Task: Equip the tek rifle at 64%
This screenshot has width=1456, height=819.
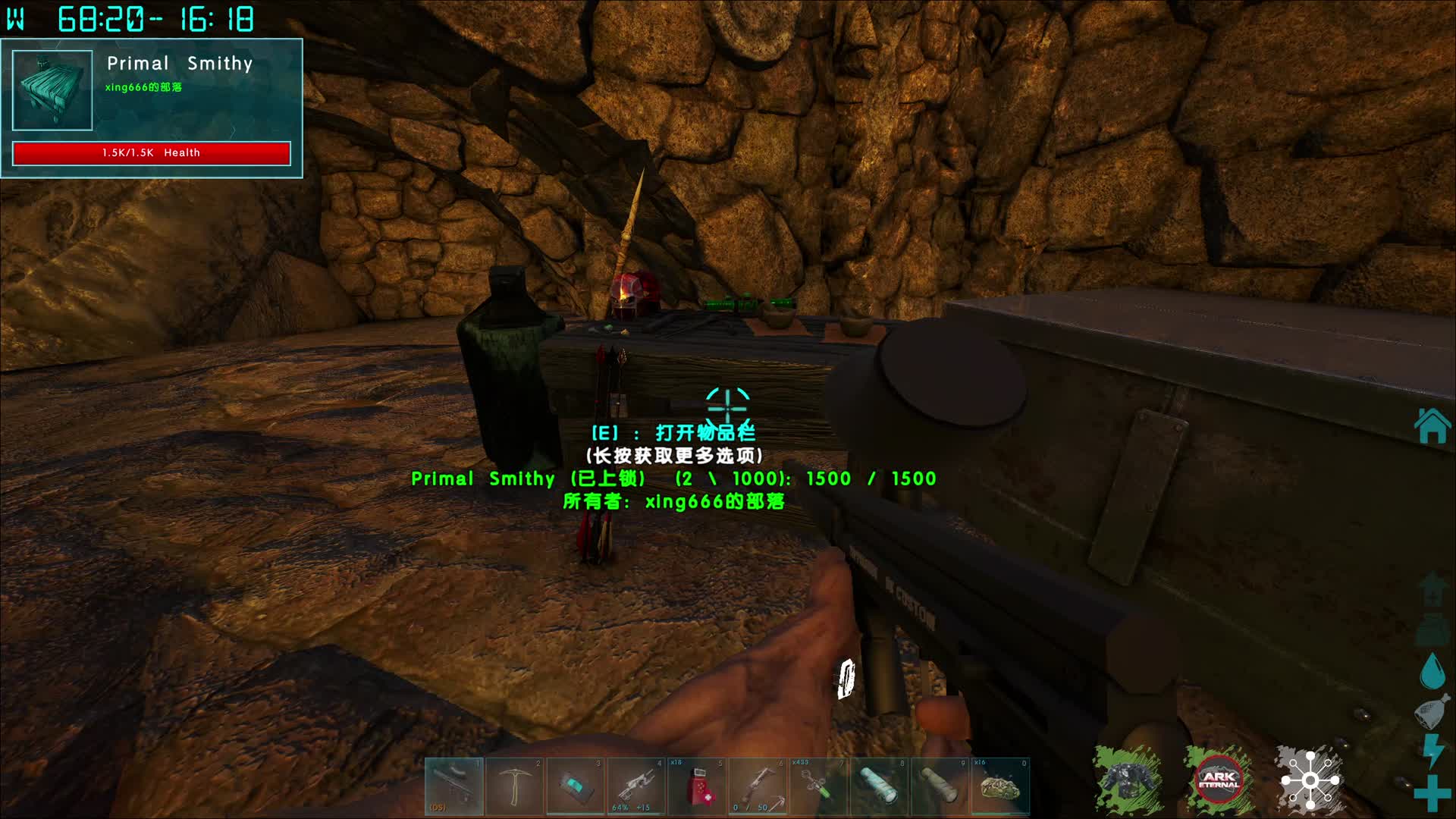Action: pyautogui.click(x=636, y=786)
